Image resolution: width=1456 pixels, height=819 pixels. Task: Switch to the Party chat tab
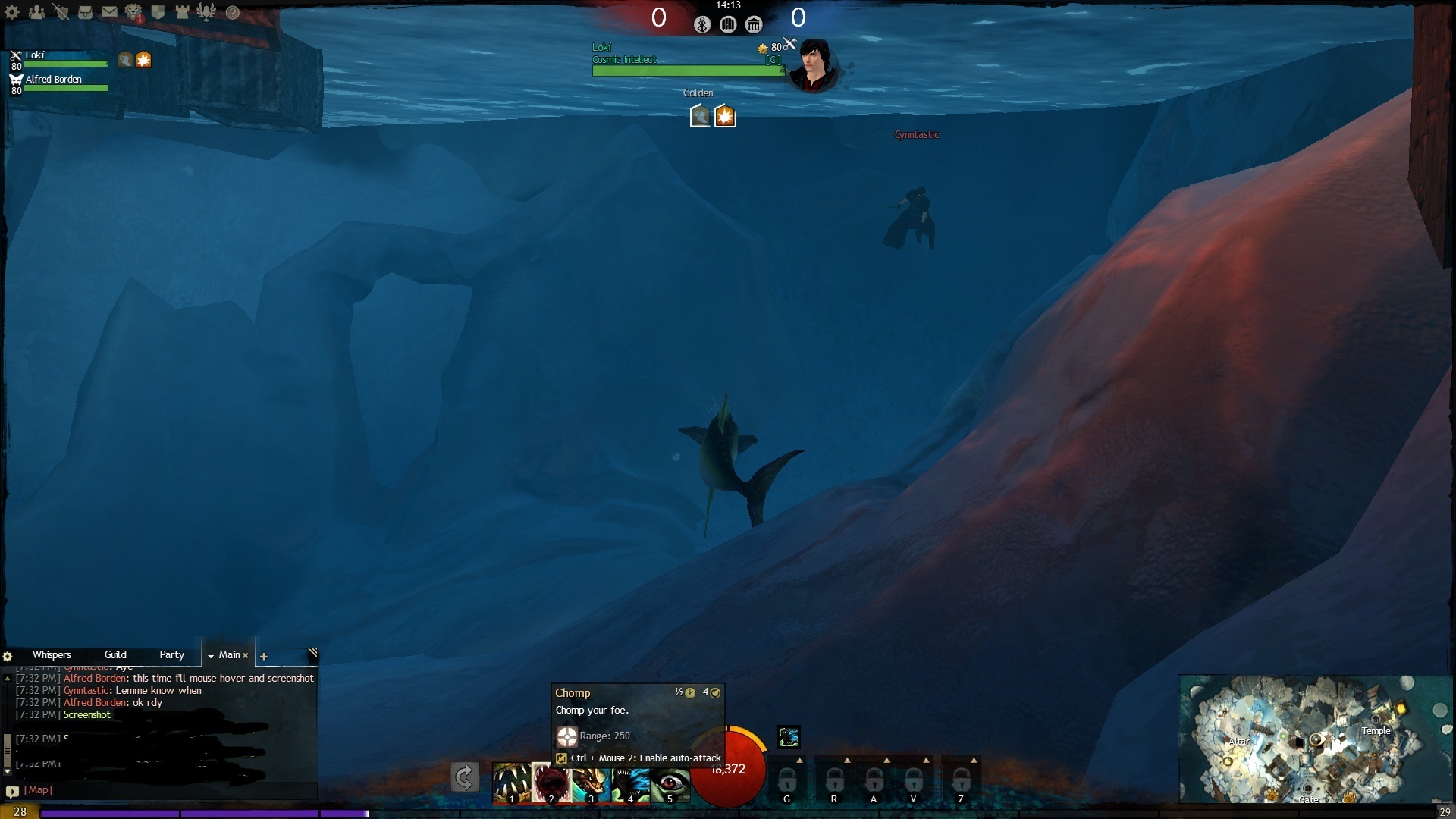pos(171,655)
